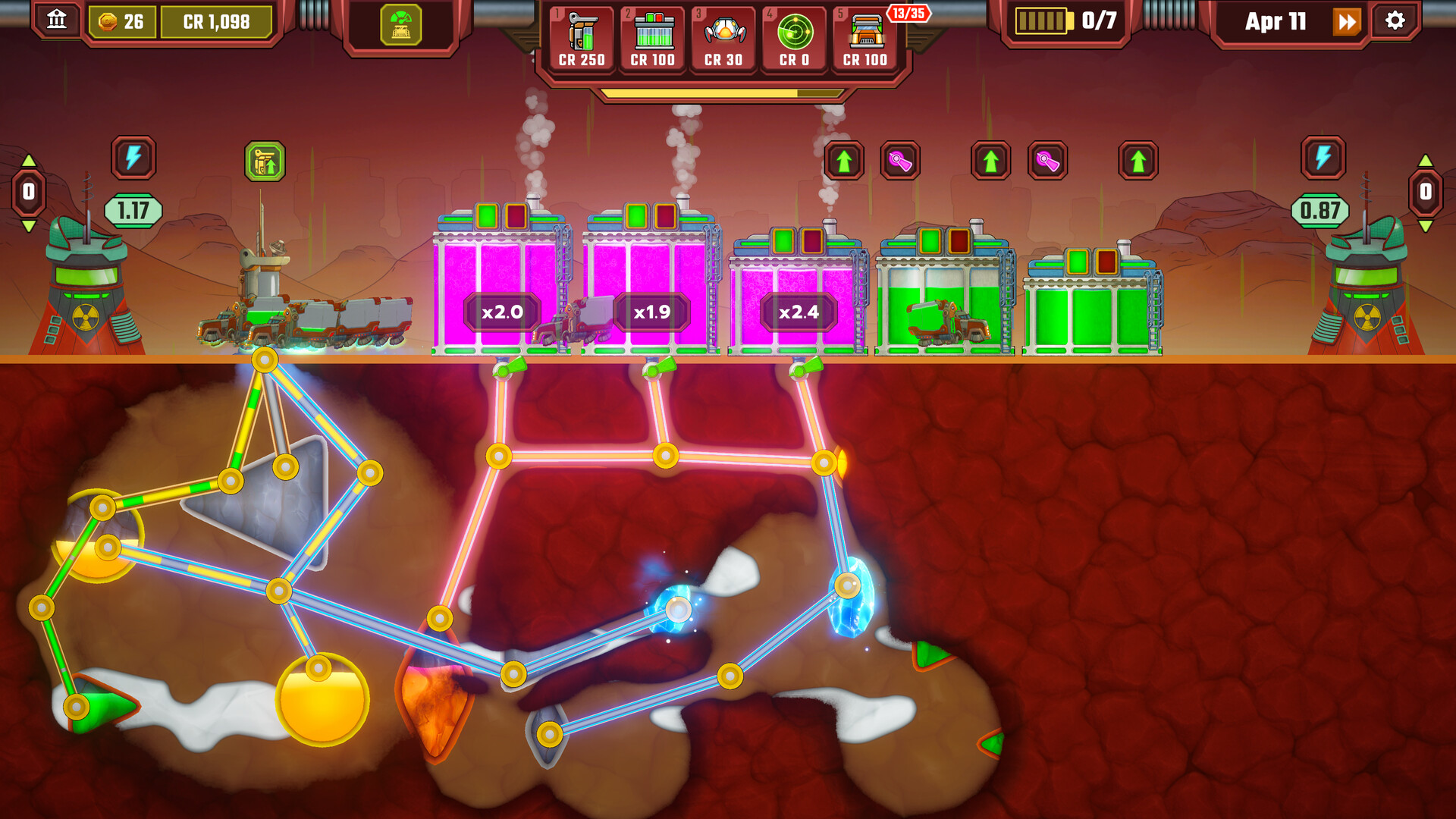Screen dimensions: 1456x819
Task: Open the settings gear menu
Action: click(x=1395, y=20)
